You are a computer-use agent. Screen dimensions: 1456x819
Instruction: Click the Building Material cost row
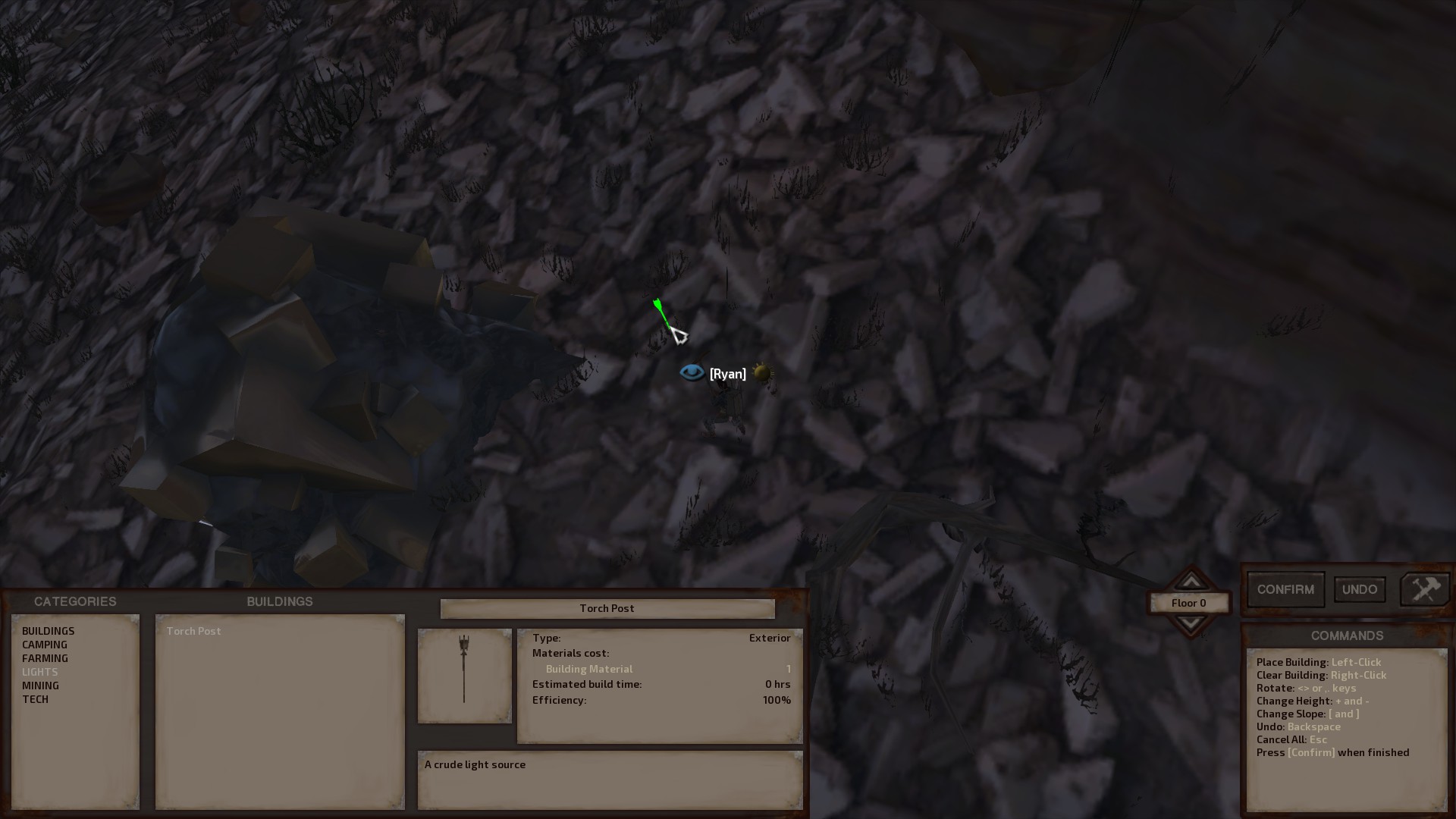[x=590, y=668]
